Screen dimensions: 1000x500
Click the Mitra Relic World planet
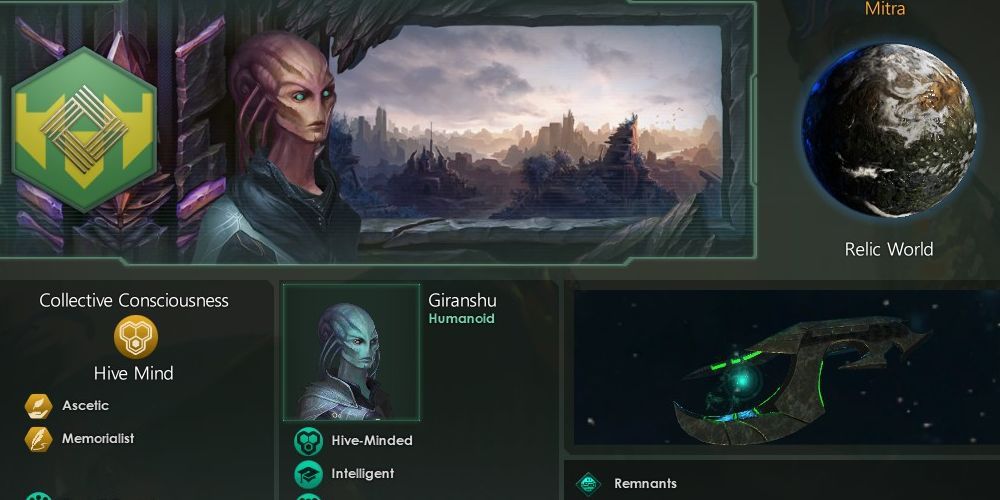click(x=888, y=130)
